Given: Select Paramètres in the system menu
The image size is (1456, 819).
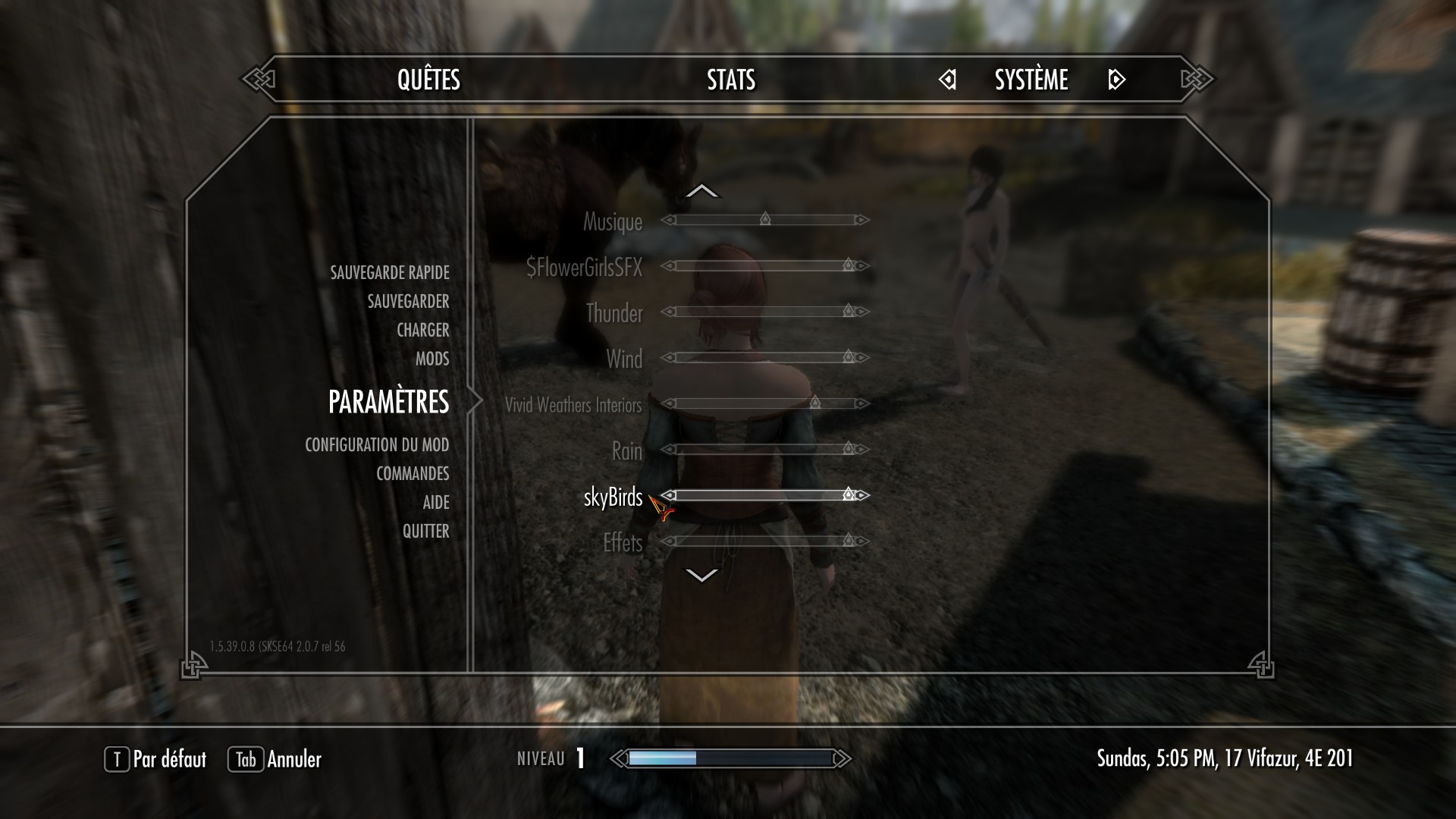Looking at the screenshot, I should click(x=388, y=402).
